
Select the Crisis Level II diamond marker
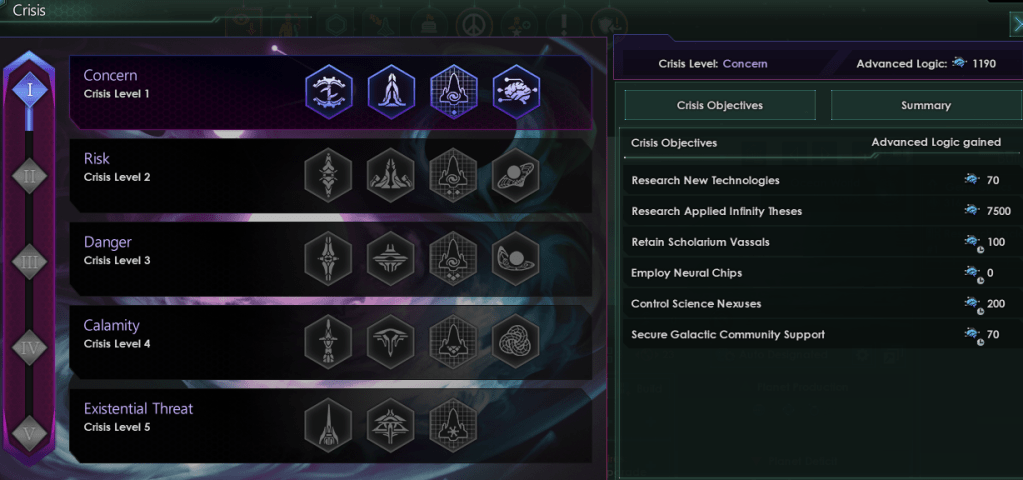(30, 176)
